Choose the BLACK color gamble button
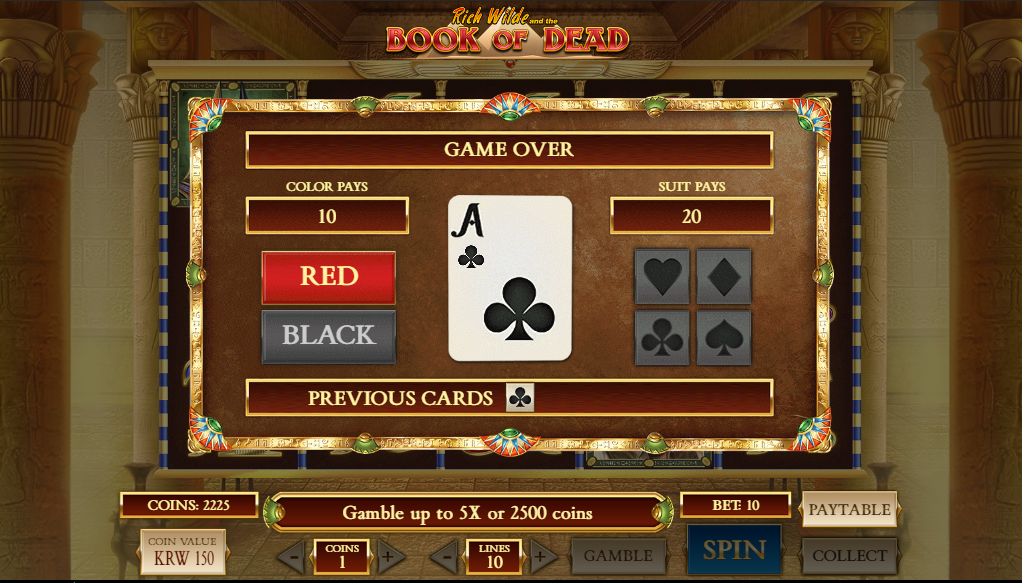 pos(328,335)
